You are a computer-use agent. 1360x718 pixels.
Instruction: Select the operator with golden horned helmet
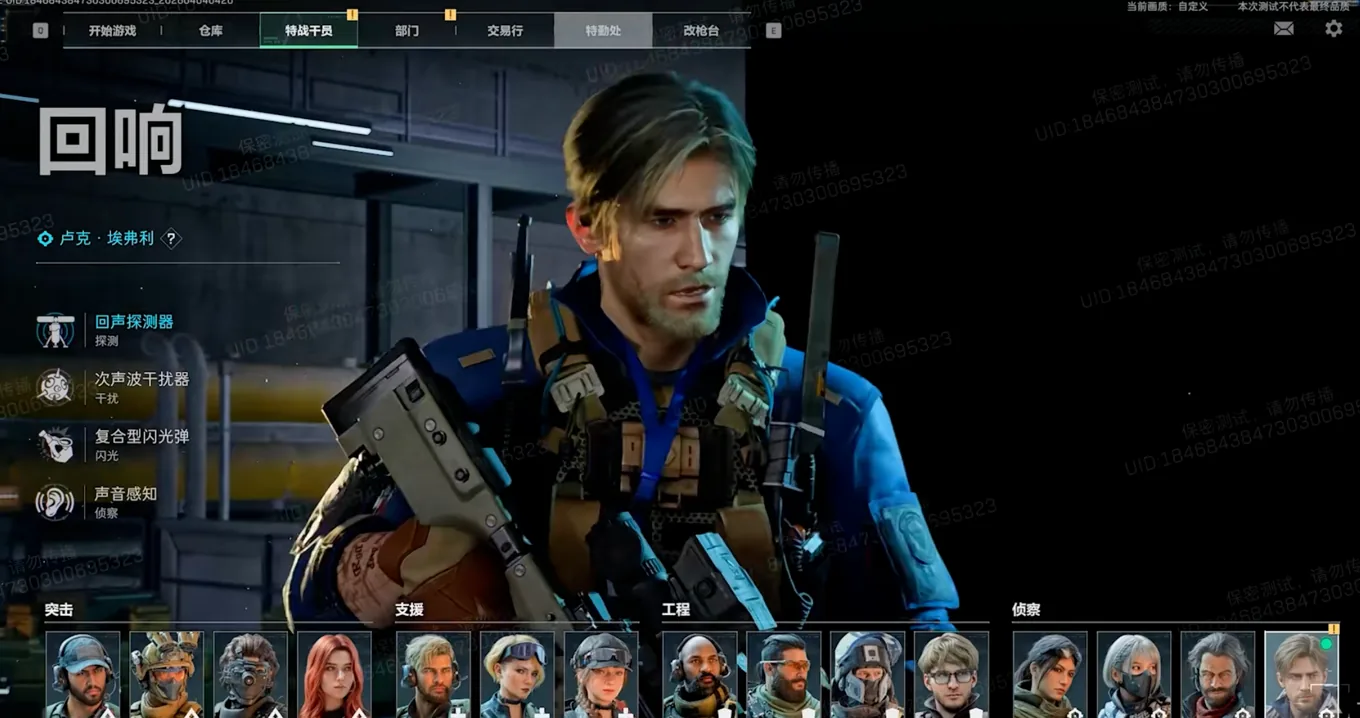[166, 675]
